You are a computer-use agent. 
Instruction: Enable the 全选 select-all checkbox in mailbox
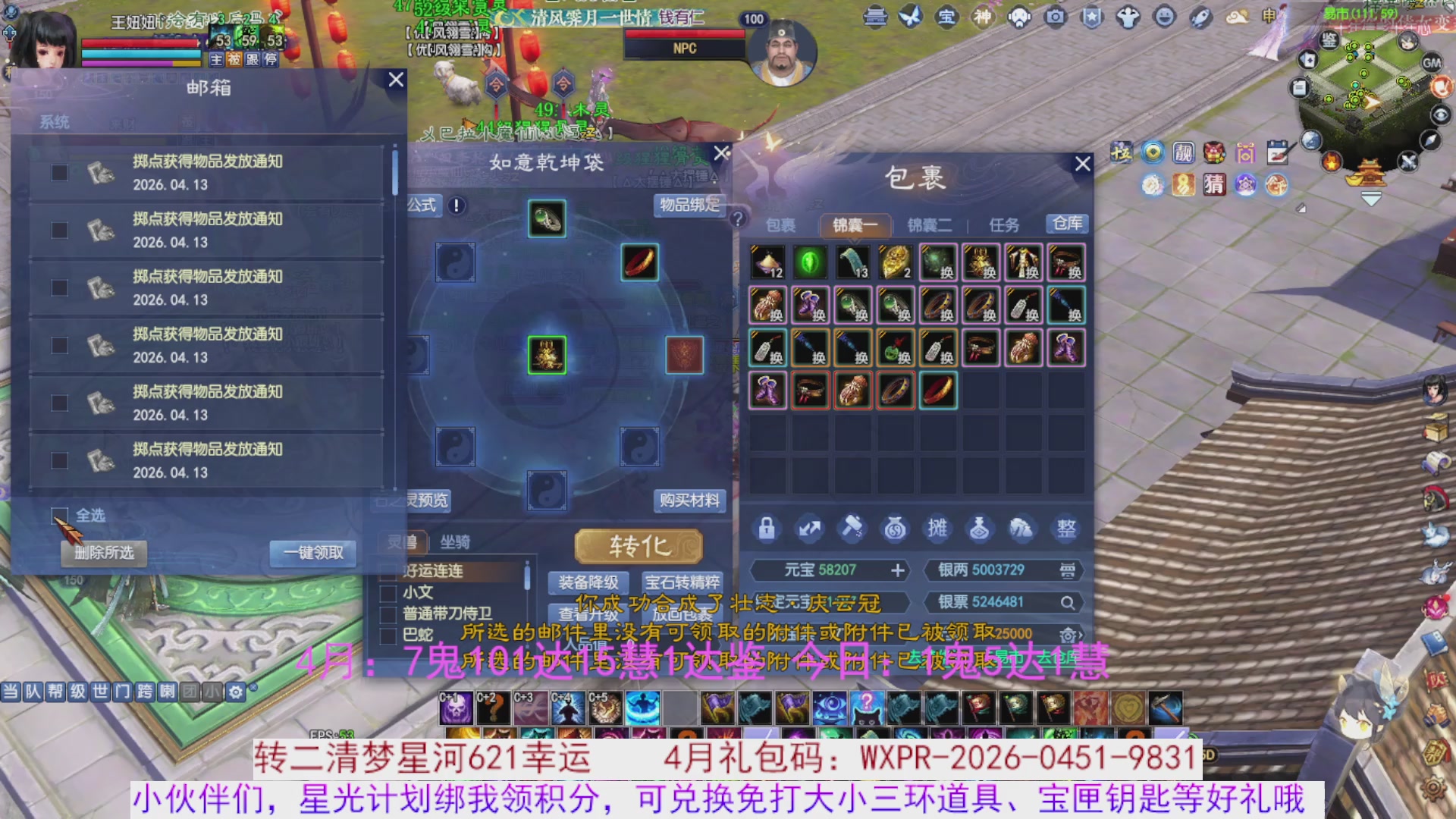pyautogui.click(x=59, y=515)
